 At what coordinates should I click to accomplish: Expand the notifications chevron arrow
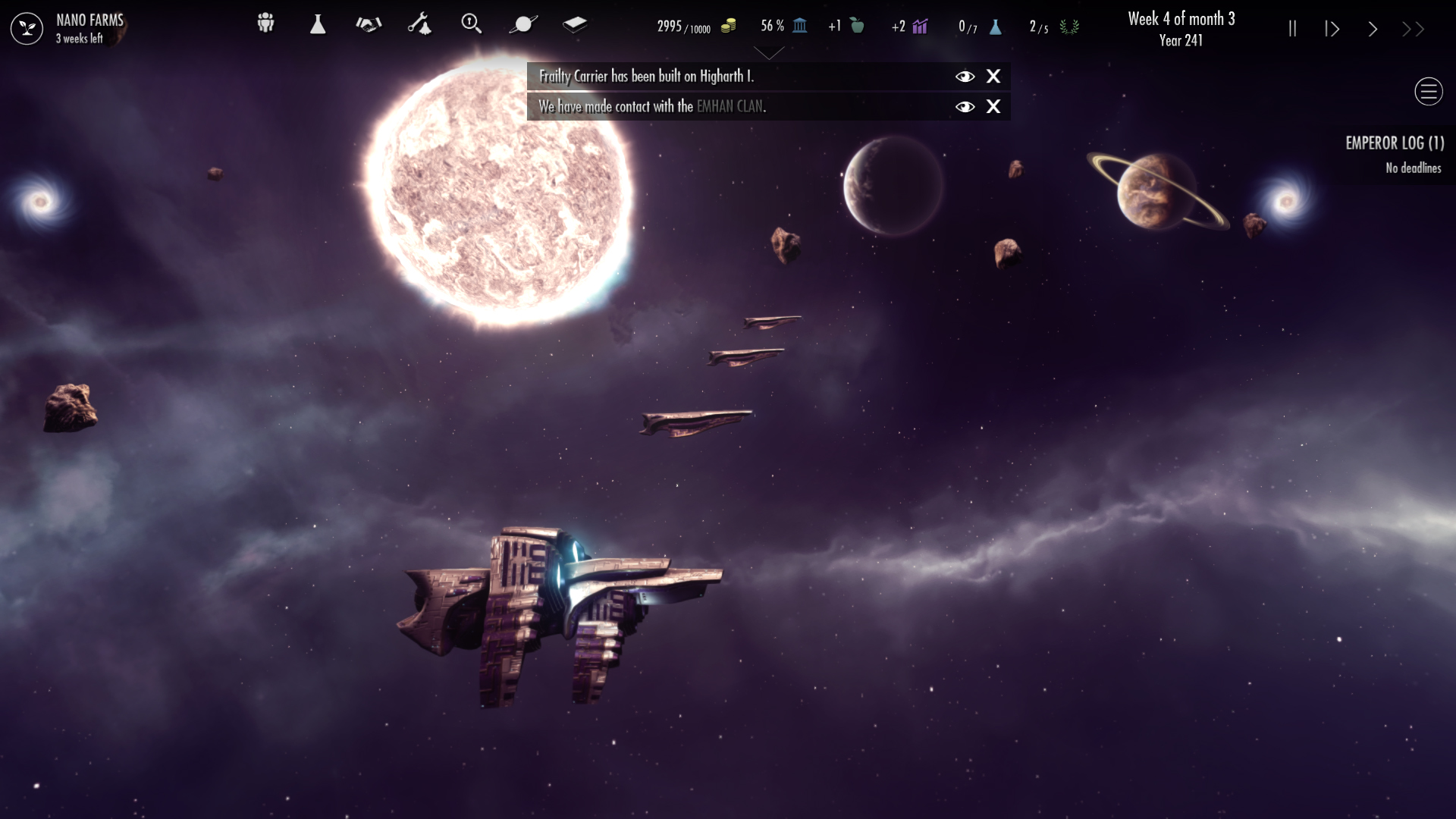[x=769, y=53]
